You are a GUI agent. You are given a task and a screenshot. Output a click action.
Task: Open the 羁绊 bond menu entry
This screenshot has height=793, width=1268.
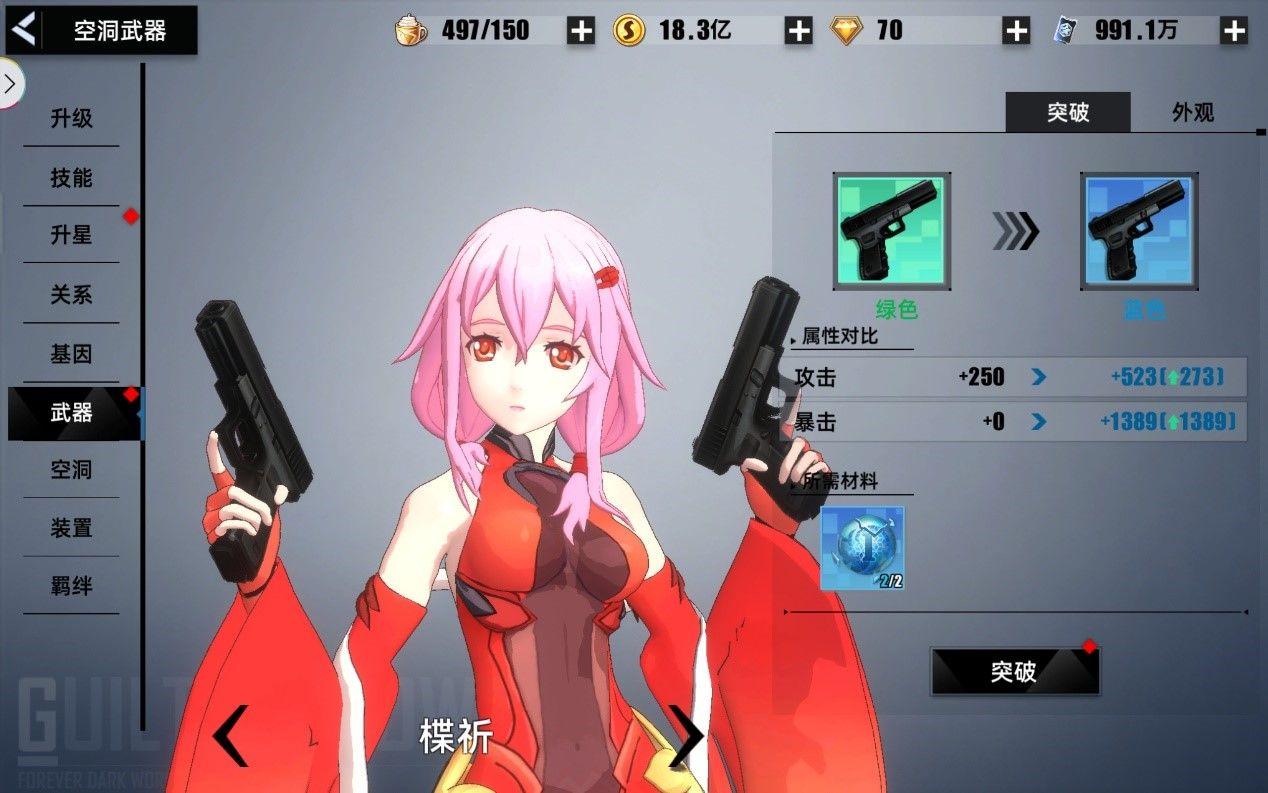click(x=71, y=586)
